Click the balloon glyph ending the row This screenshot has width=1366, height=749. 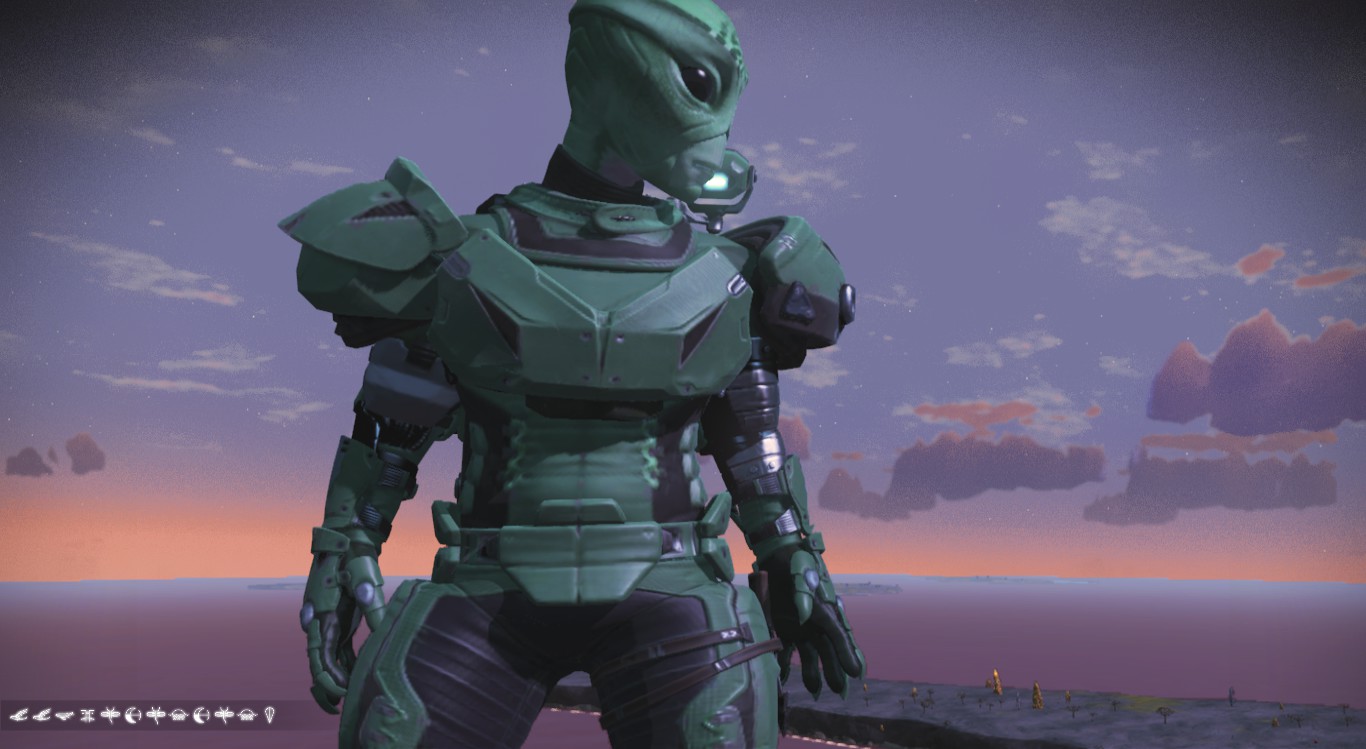(269, 716)
